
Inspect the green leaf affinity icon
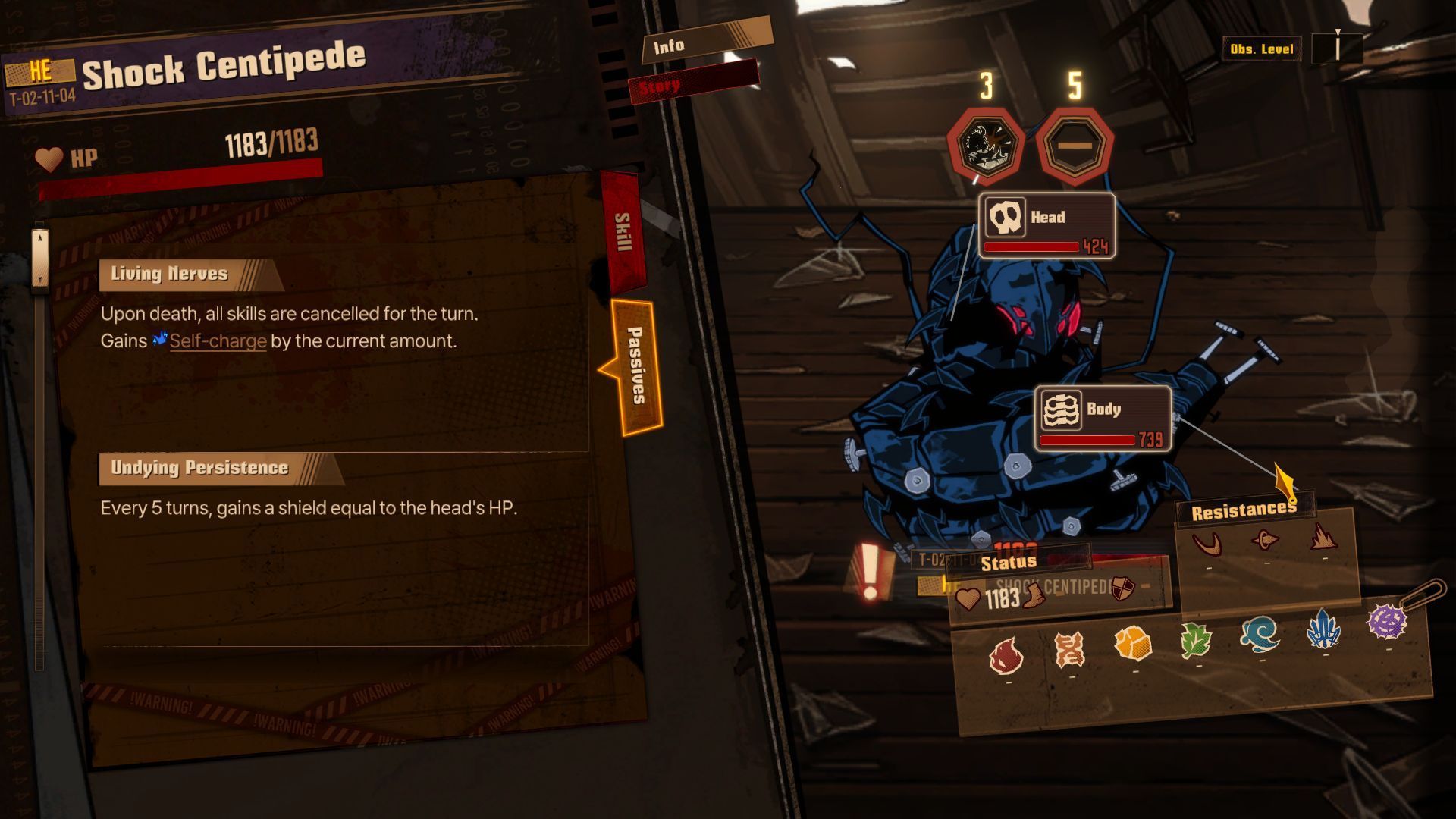[1197, 641]
